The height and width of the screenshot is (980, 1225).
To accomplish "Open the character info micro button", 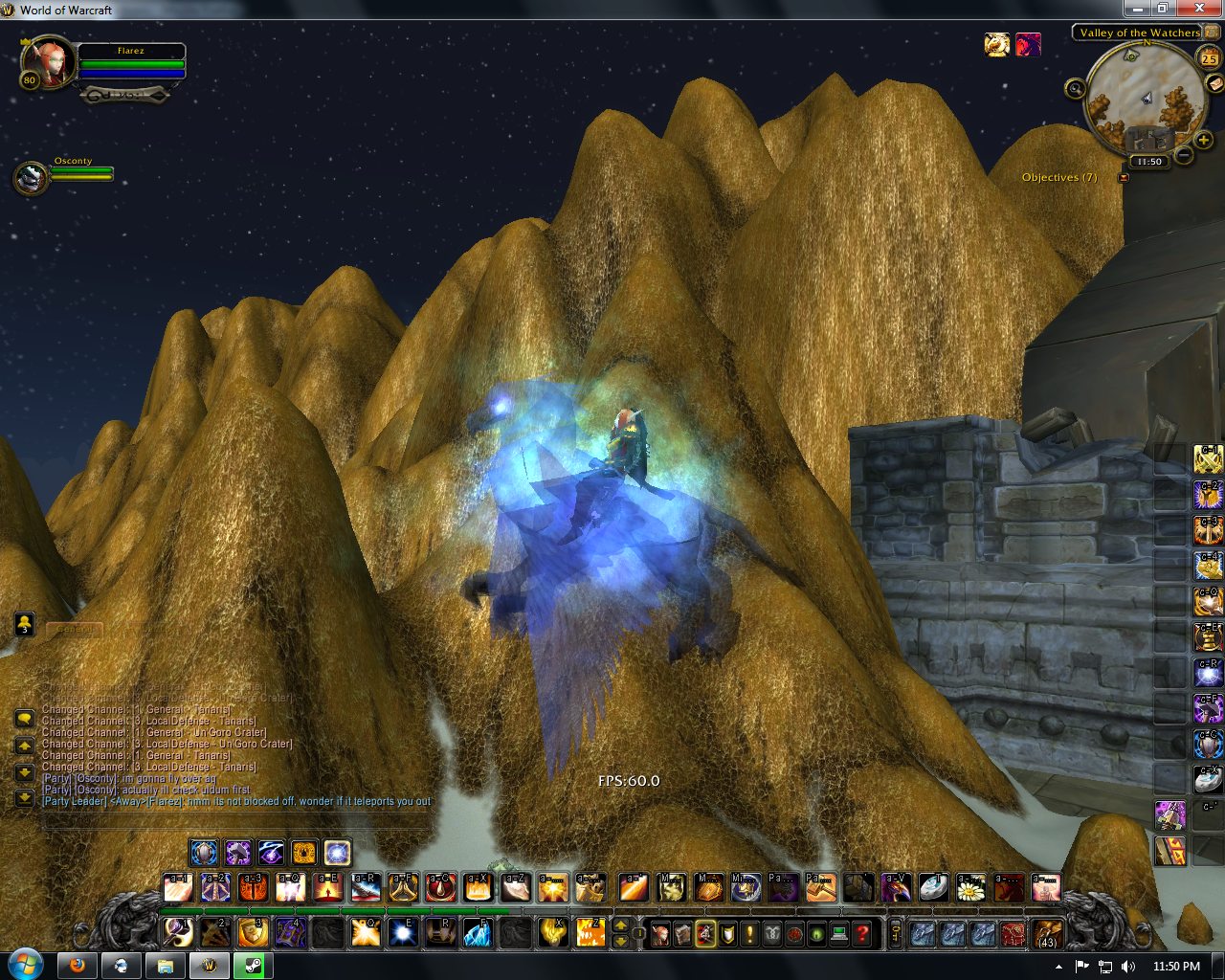I will (659, 933).
